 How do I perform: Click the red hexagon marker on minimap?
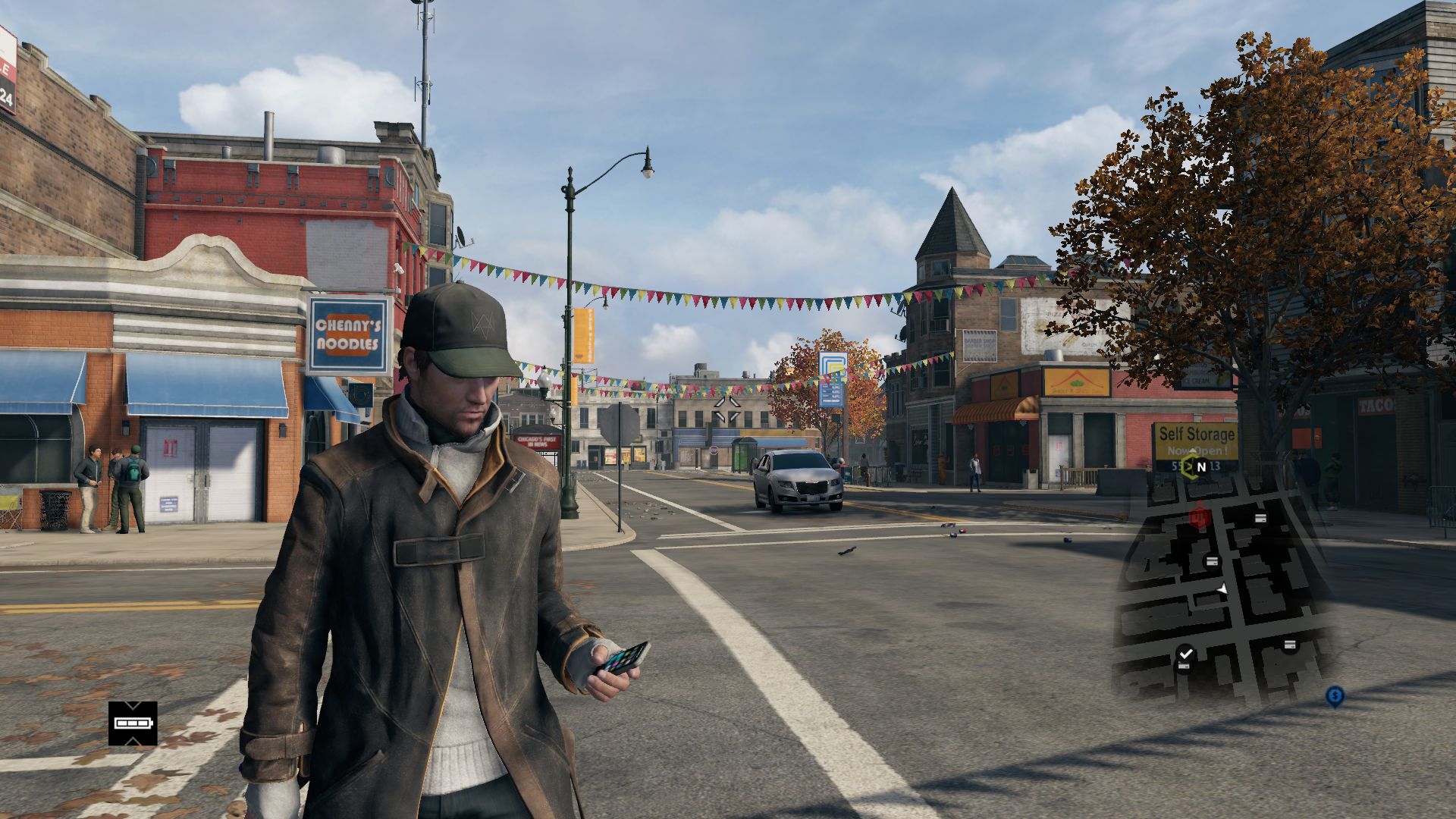coord(1199,517)
